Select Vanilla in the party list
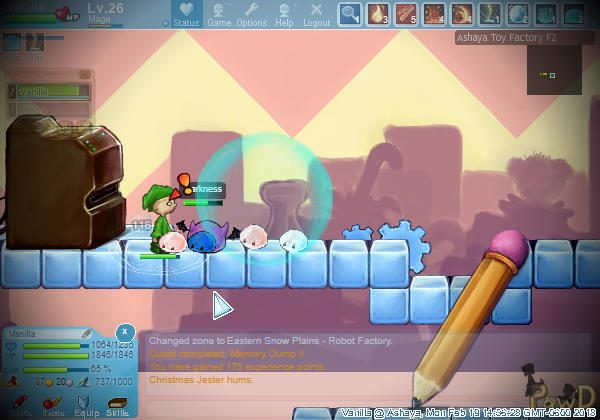 pyautogui.click(x=48, y=90)
